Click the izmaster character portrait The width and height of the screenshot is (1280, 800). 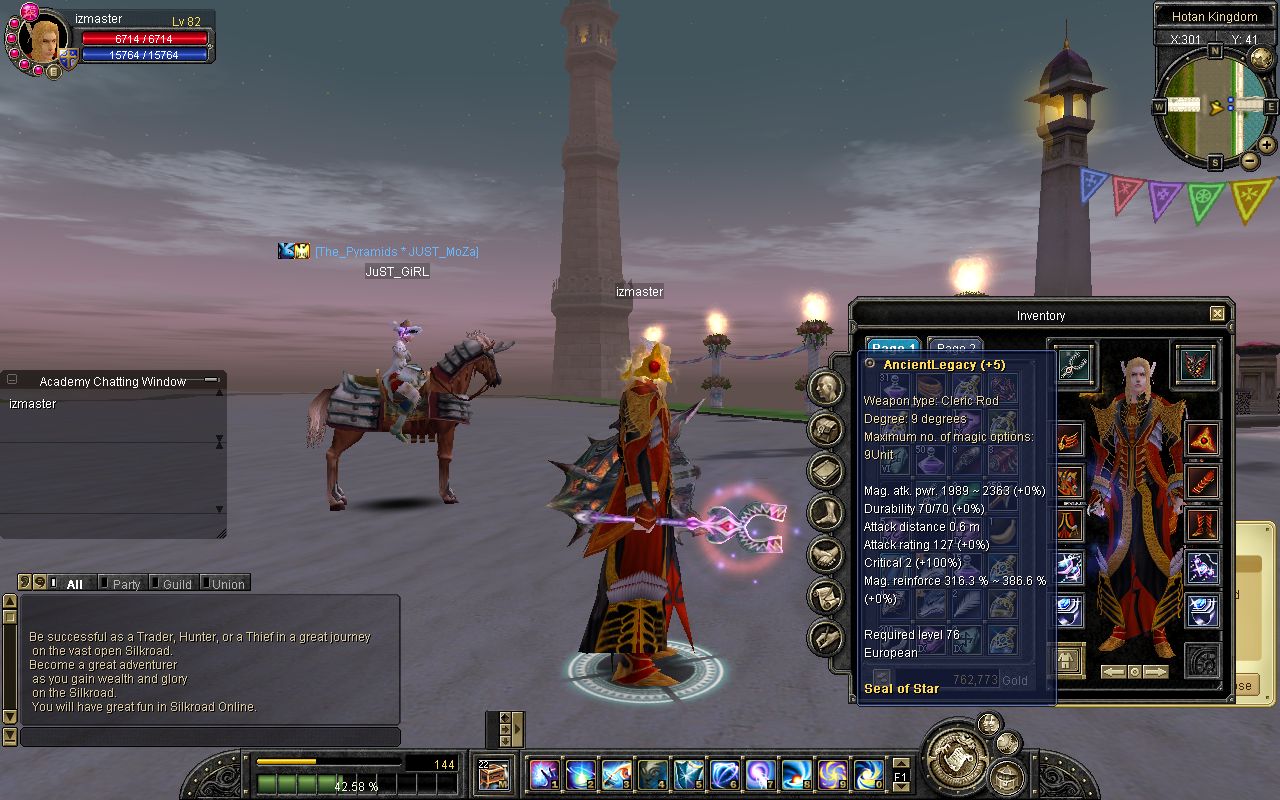tap(43, 40)
